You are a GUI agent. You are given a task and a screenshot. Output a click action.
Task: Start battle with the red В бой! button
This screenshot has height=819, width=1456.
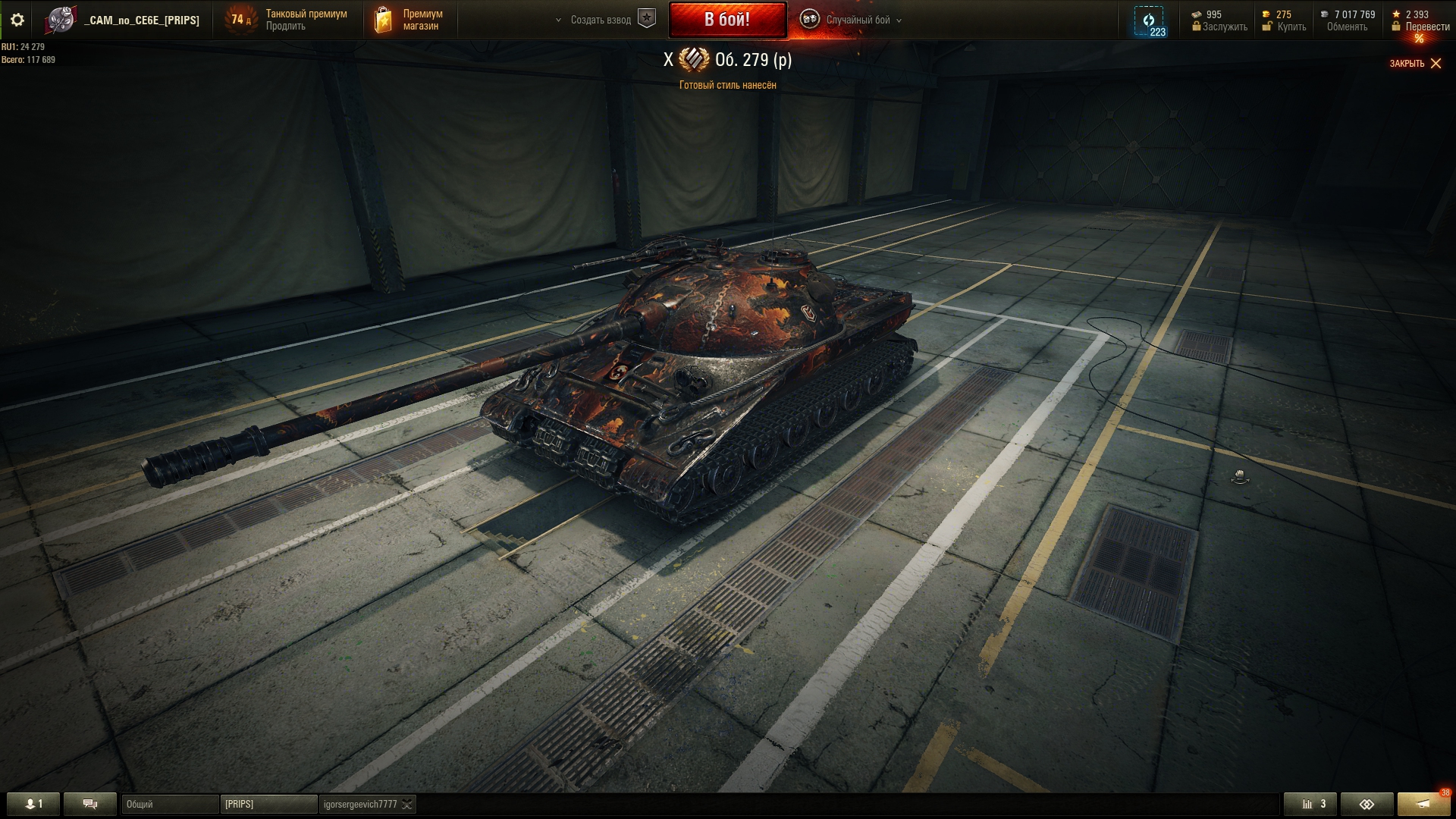coord(727,20)
